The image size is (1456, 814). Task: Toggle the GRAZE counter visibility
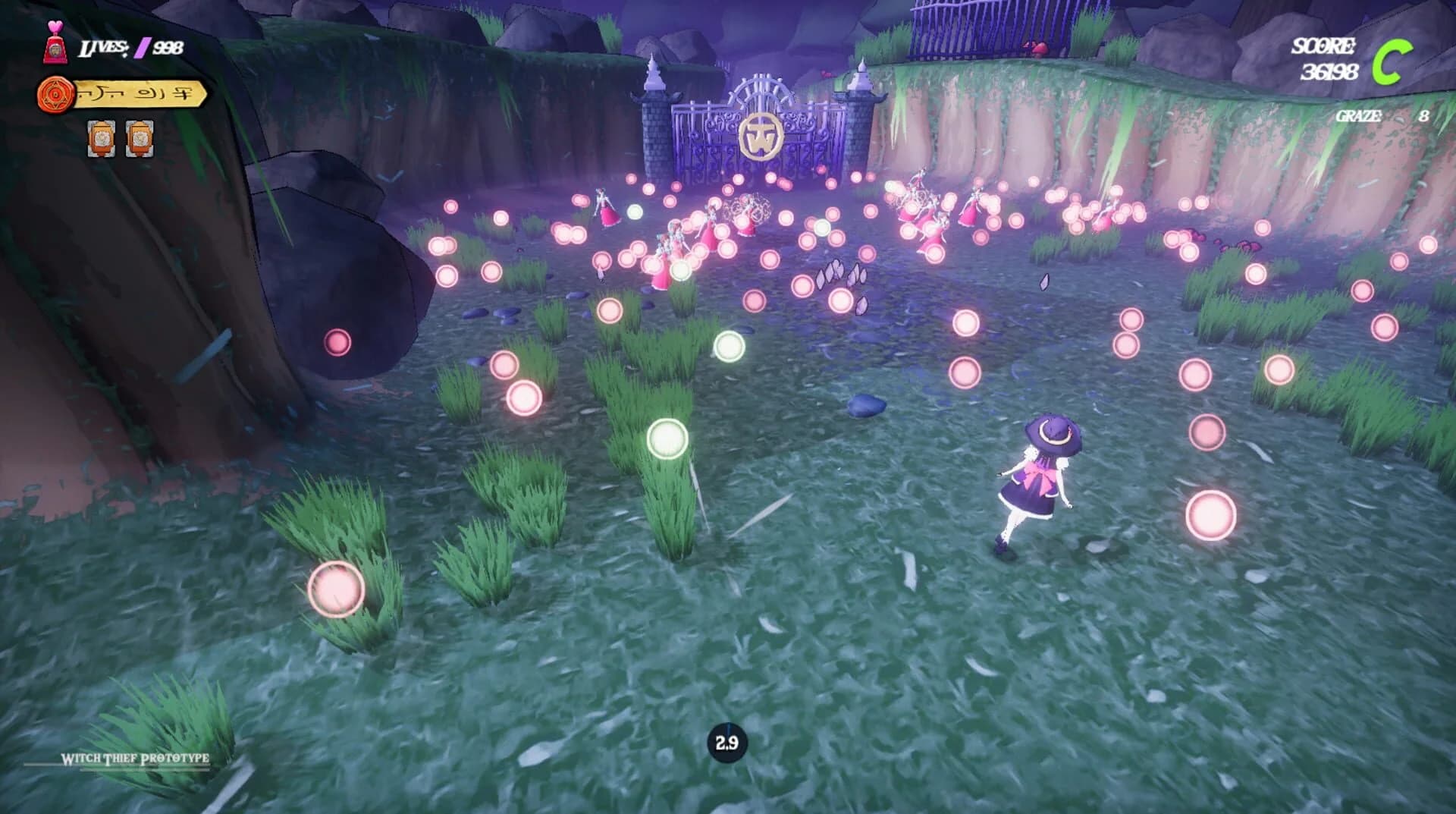(1358, 116)
